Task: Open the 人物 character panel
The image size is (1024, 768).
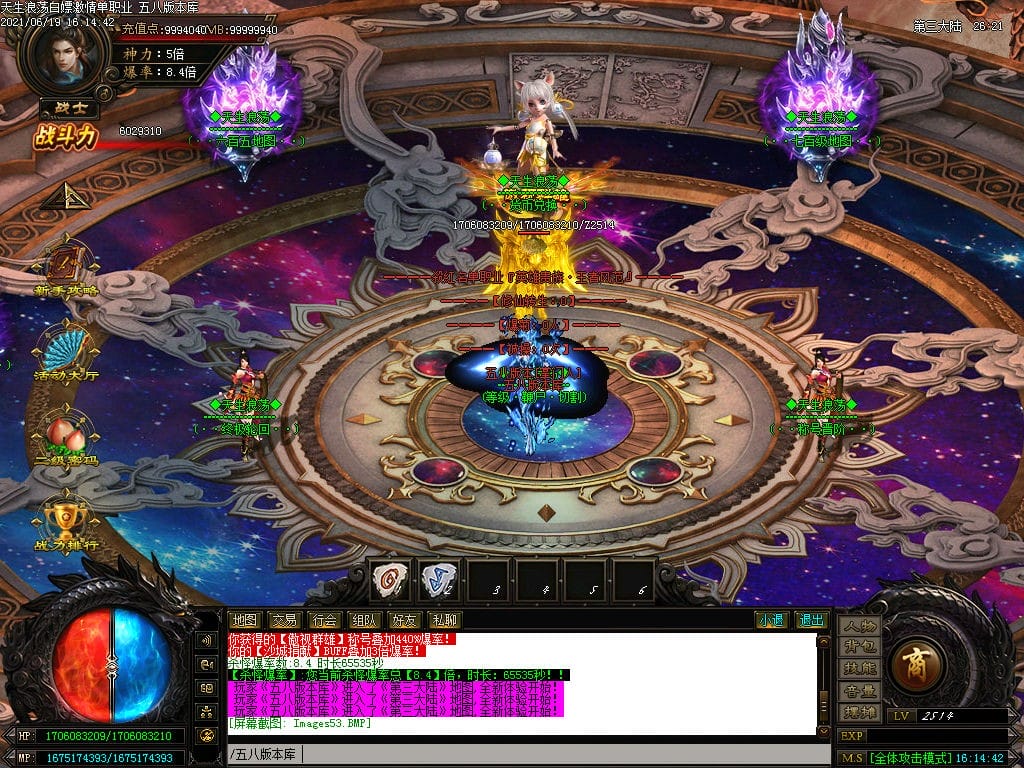Action: pos(859,626)
